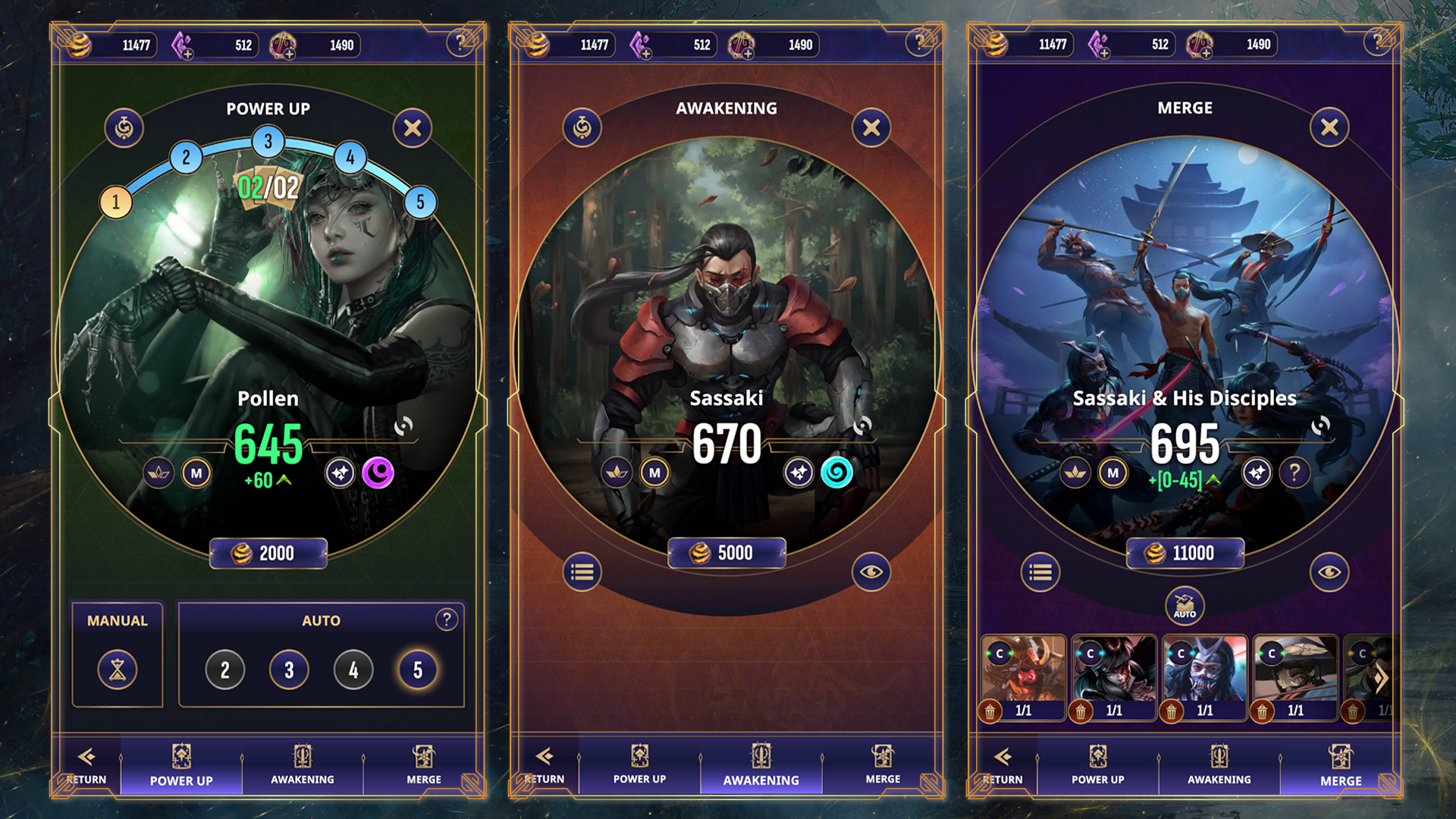This screenshot has width=1456, height=819.
Task: Spend 5000 gold to awaken Sassaki
Action: pyautogui.click(x=726, y=554)
